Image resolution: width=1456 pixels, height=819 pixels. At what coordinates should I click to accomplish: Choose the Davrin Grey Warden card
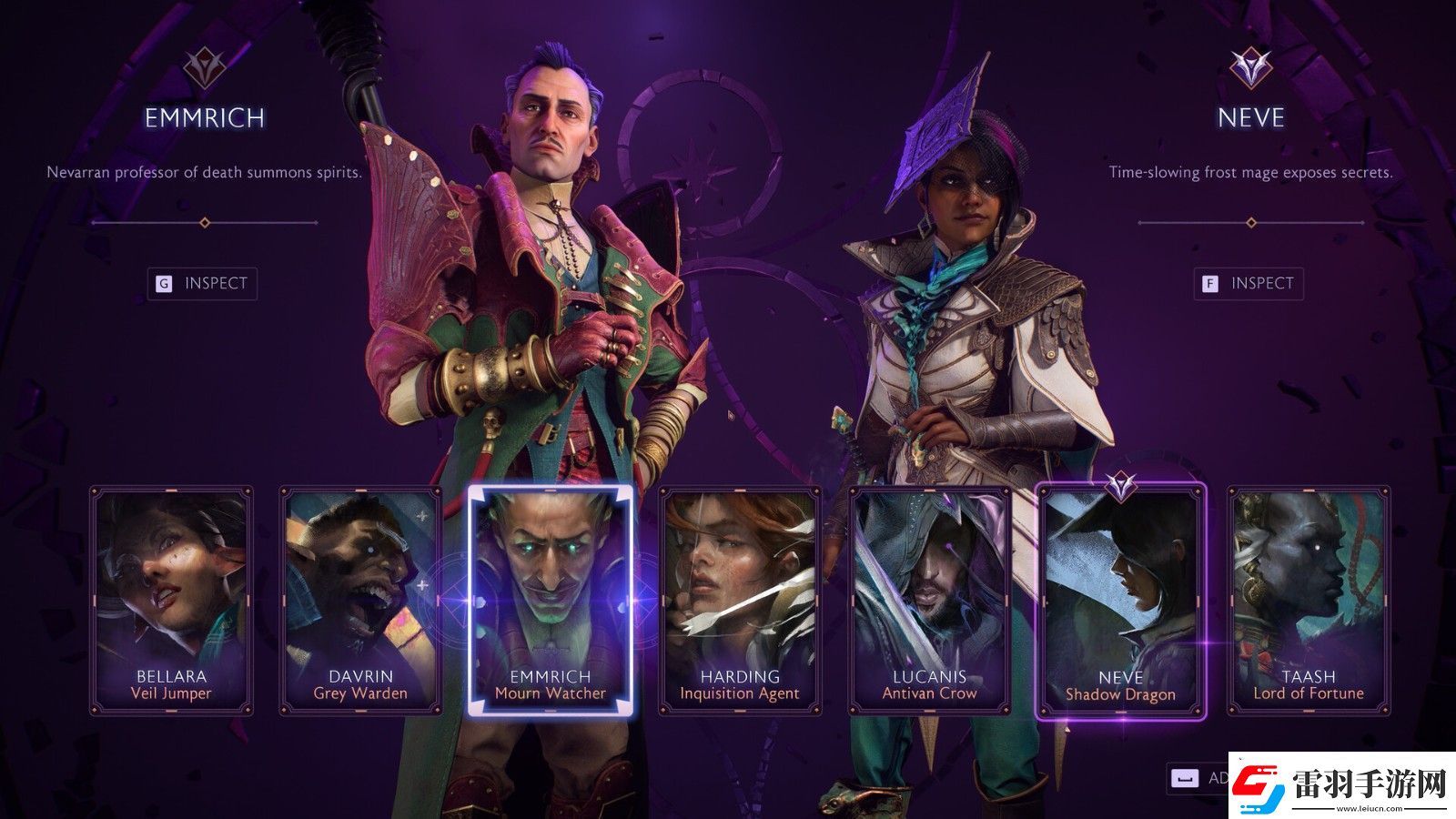coord(360,601)
